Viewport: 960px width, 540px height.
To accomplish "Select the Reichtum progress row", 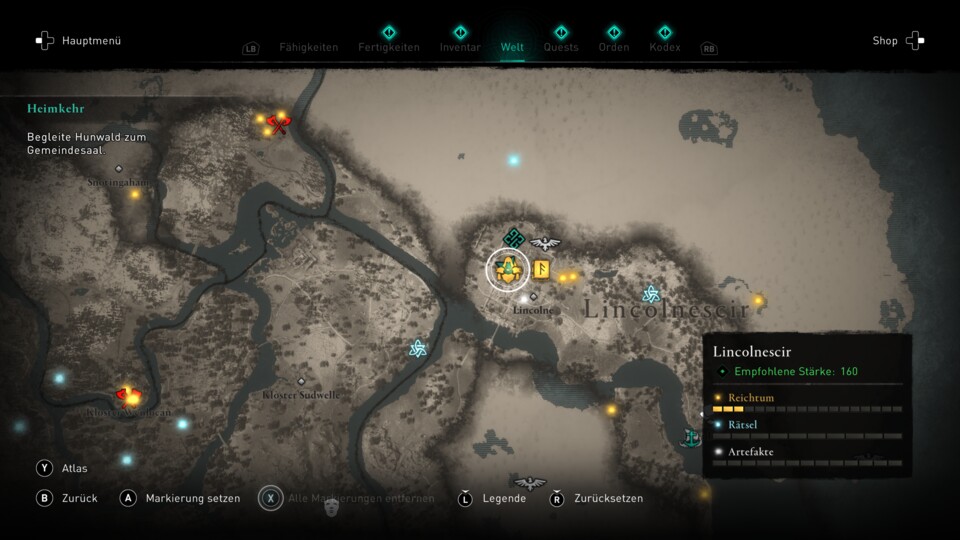I will (807, 402).
